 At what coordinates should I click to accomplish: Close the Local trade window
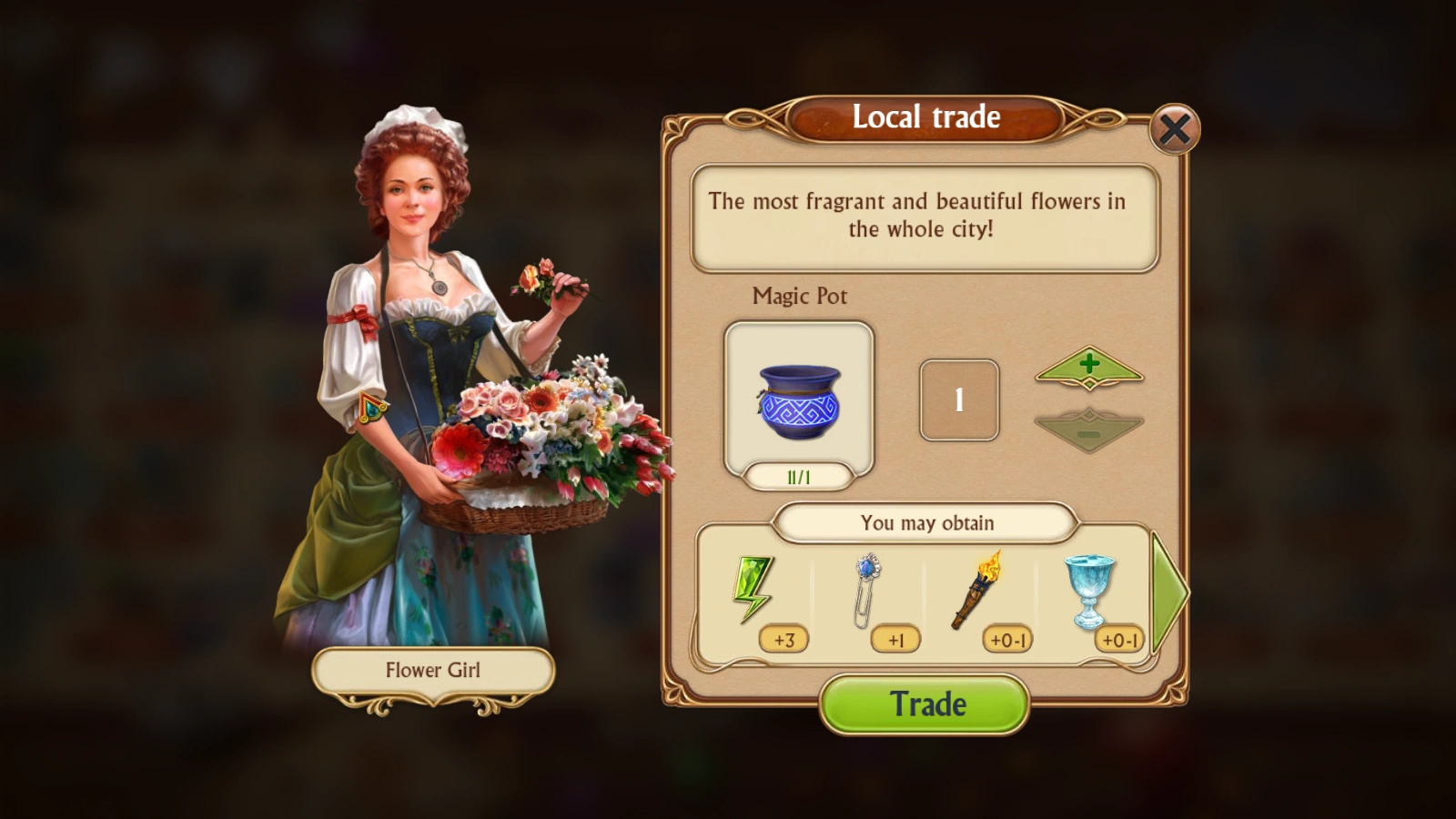(x=1174, y=129)
